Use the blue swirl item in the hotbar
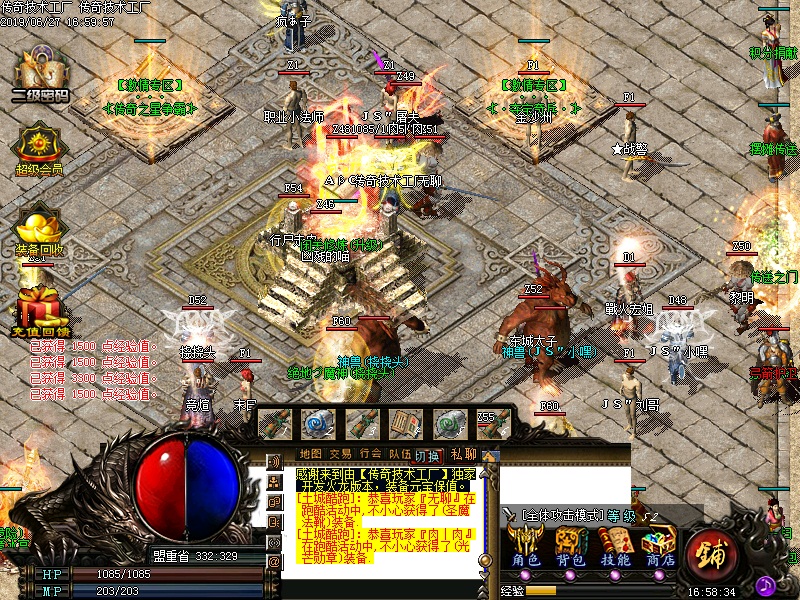The image size is (800, 600). 319,423
